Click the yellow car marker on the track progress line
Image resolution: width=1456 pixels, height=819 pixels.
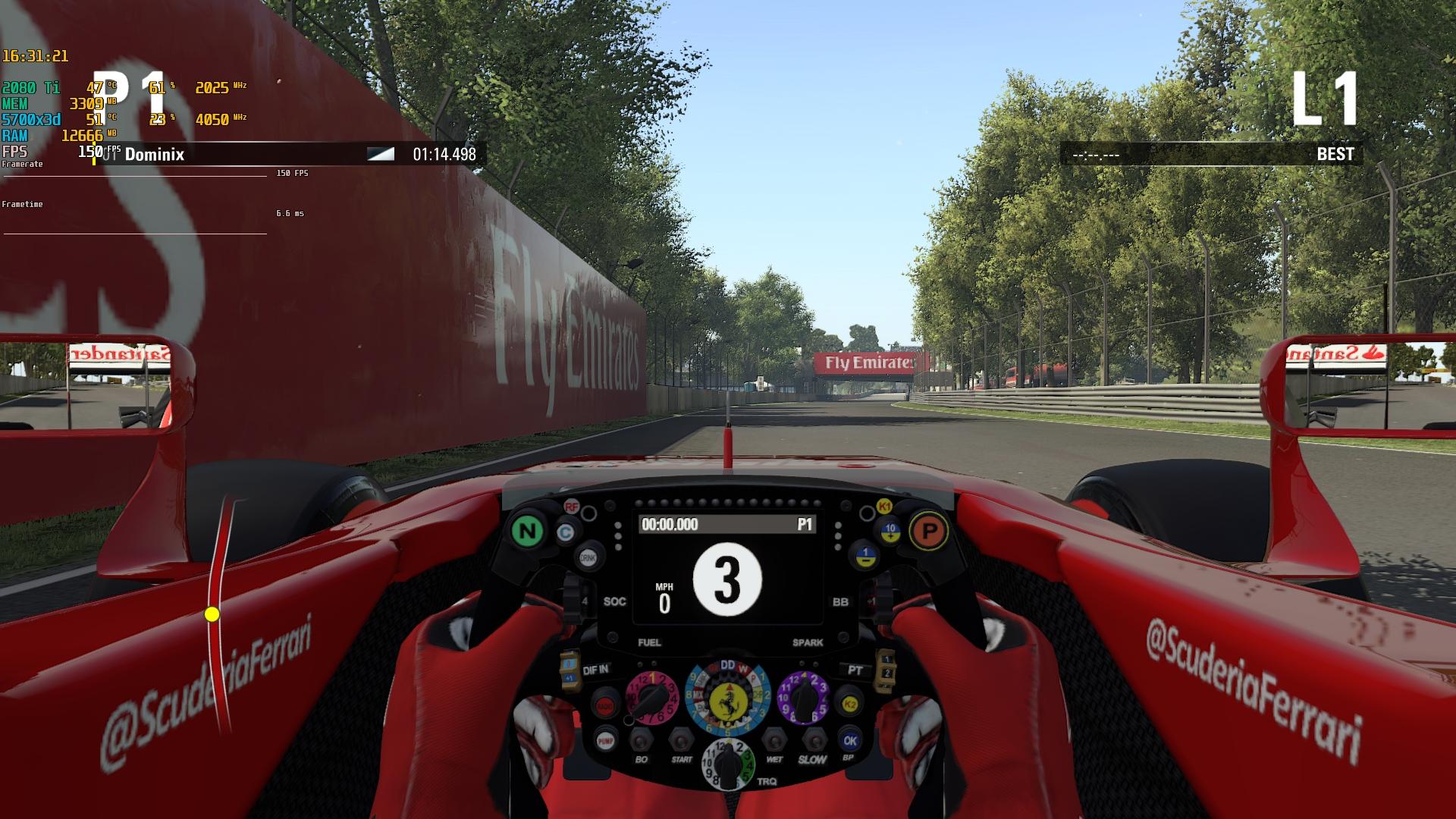coord(212,614)
